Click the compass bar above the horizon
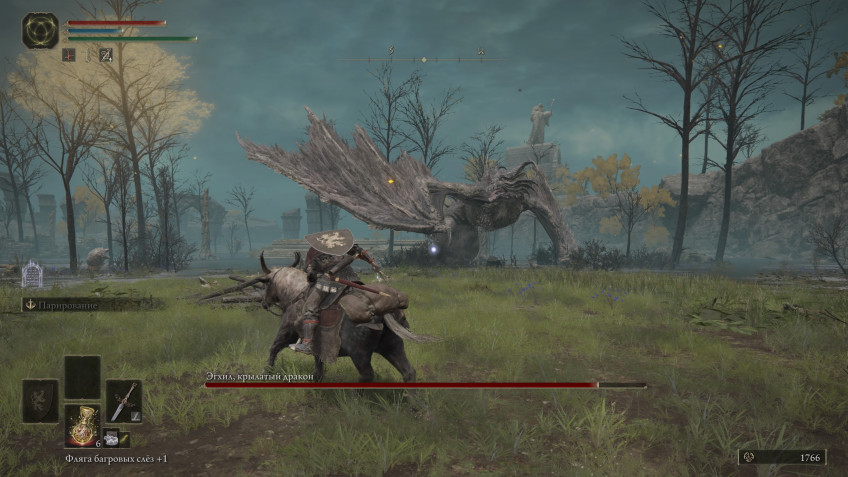 click(x=424, y=59)
